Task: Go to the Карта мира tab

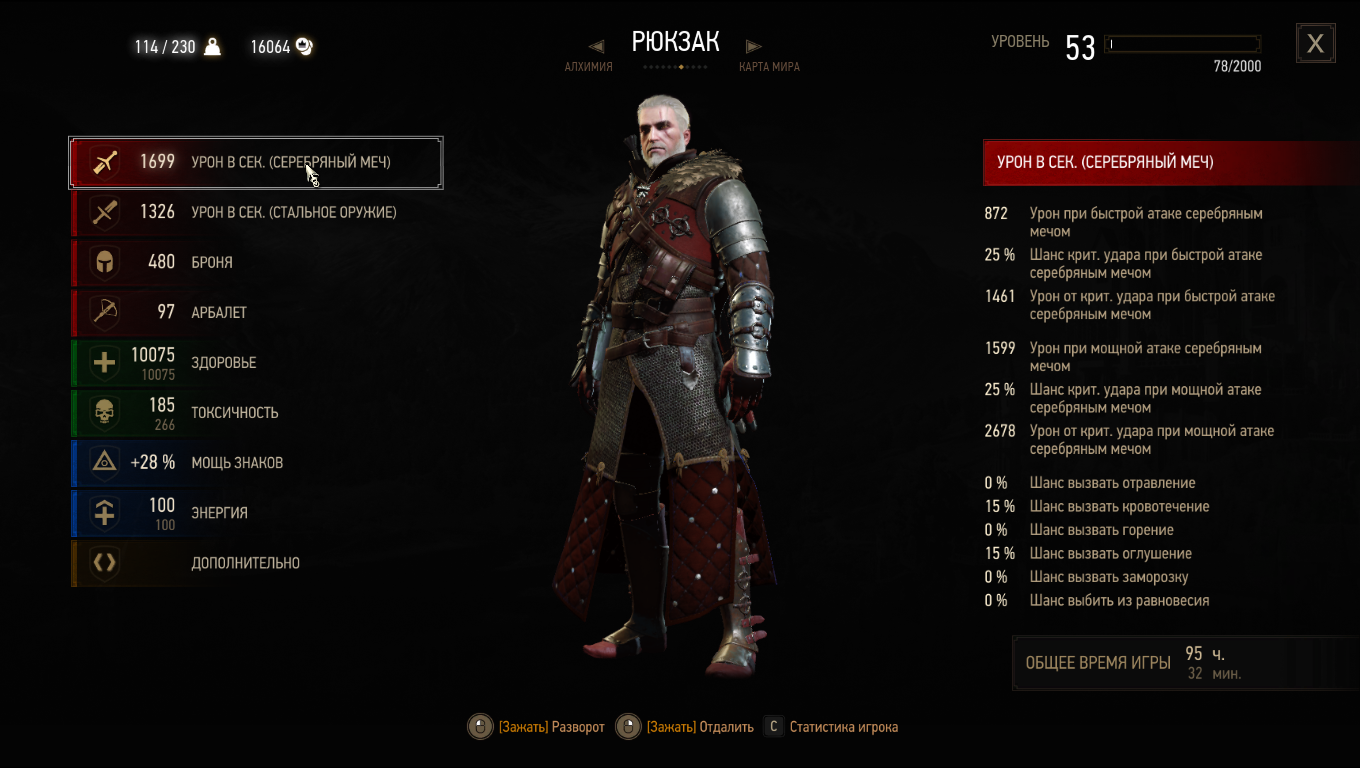Action: pos(769,67)
